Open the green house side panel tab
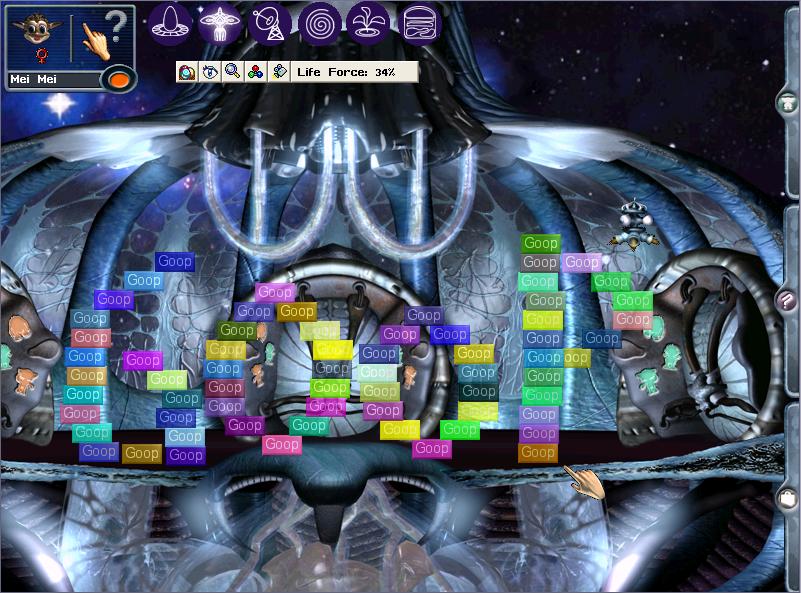 (x=788, y=101)
